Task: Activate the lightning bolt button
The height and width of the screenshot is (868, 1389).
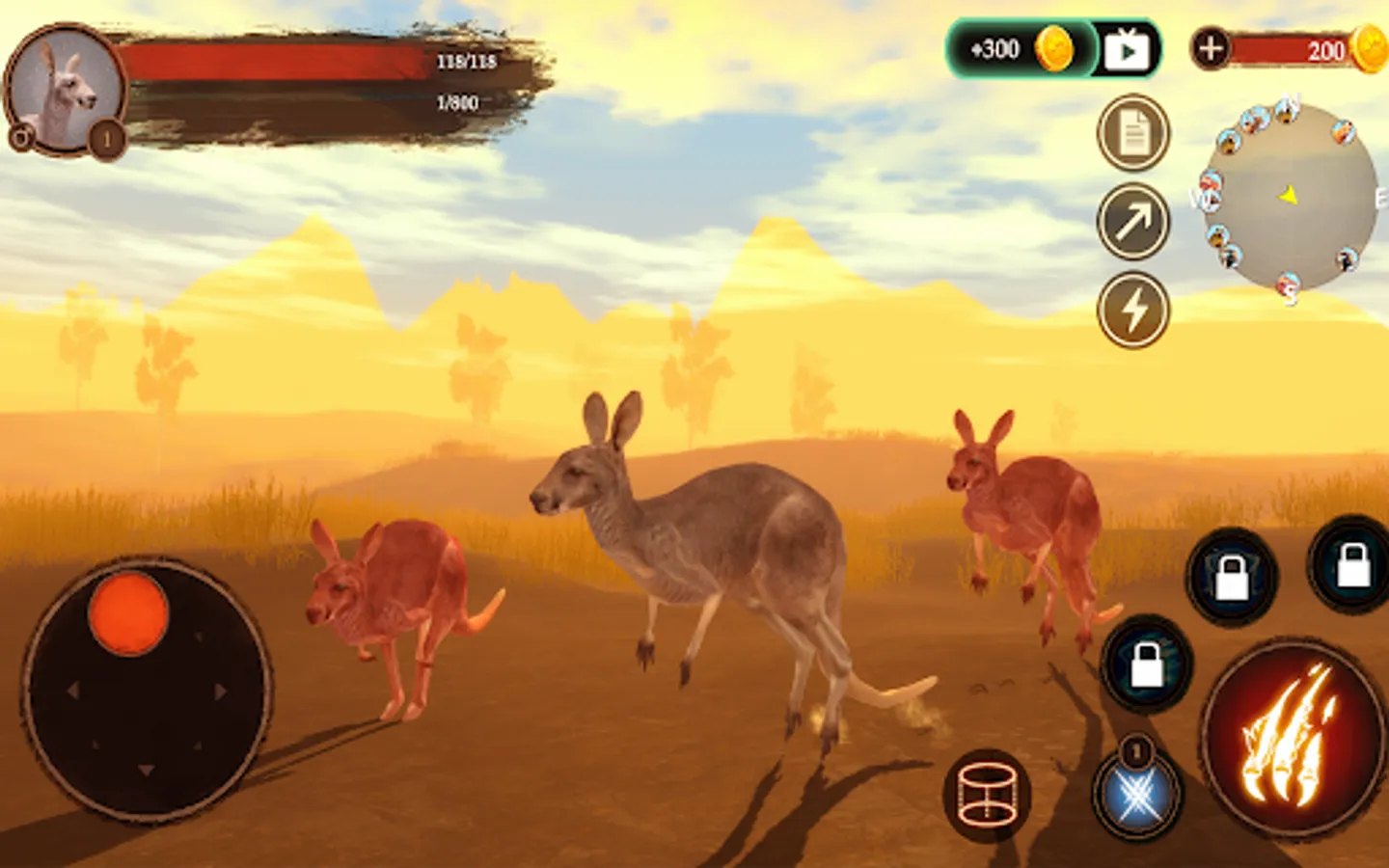Action: (1133, 310)
